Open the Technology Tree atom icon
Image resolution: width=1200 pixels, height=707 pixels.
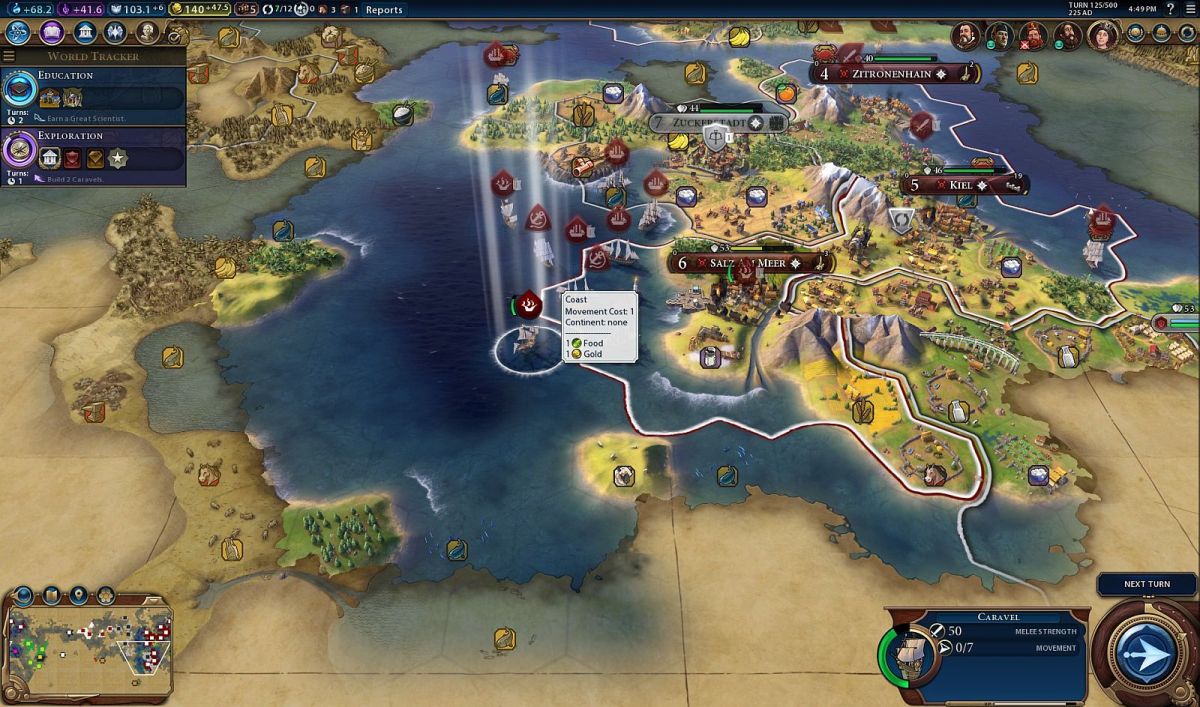18,33
